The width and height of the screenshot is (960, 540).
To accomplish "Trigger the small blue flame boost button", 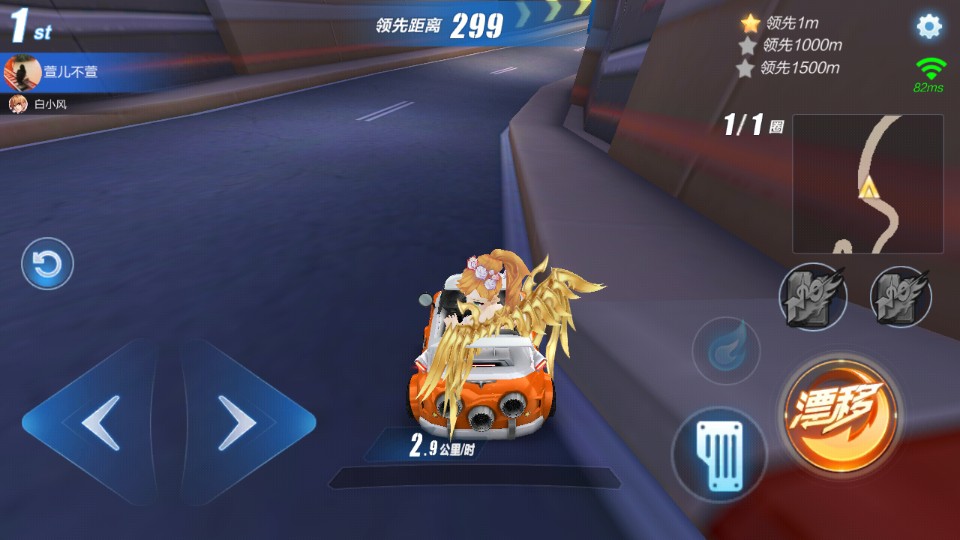I will pyautogui.click(x=726, y=351).
